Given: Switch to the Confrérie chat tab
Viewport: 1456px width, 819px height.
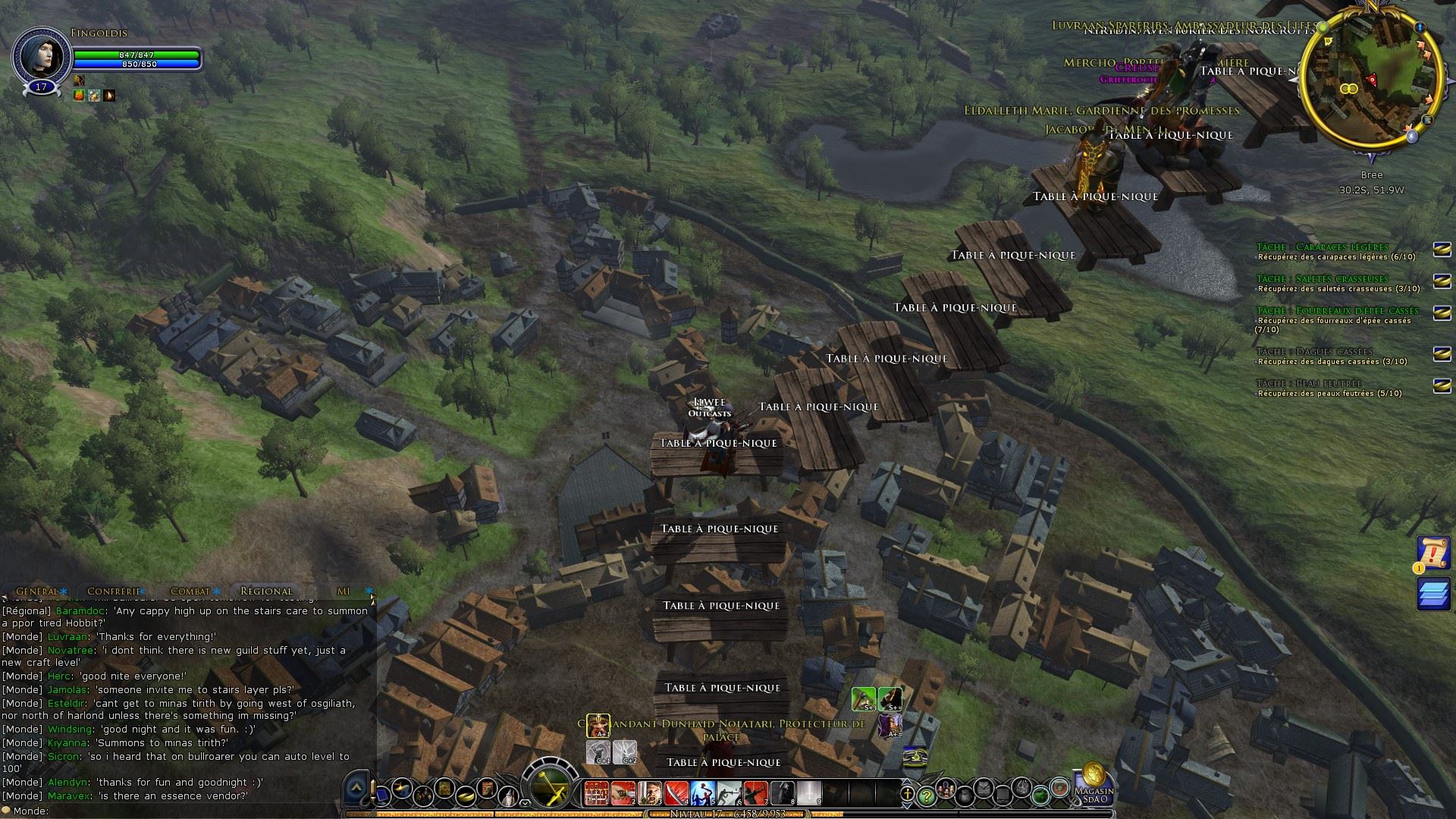Looking at the screenshot, I should tap(115, 591).
